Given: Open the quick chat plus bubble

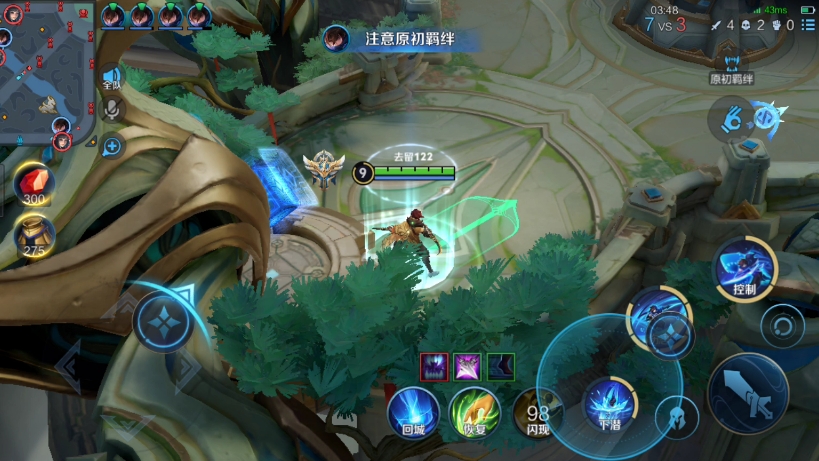Looking at the screenshot, I should 111,147.
